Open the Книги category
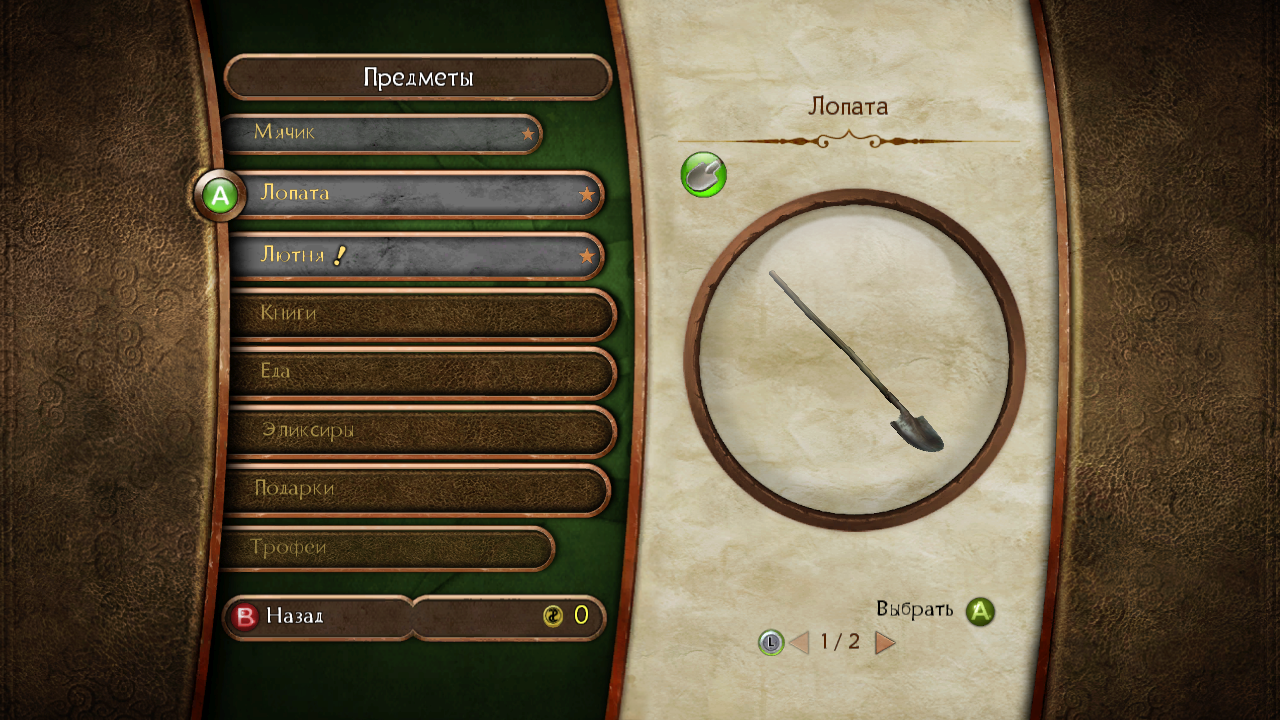 point(420,314)
